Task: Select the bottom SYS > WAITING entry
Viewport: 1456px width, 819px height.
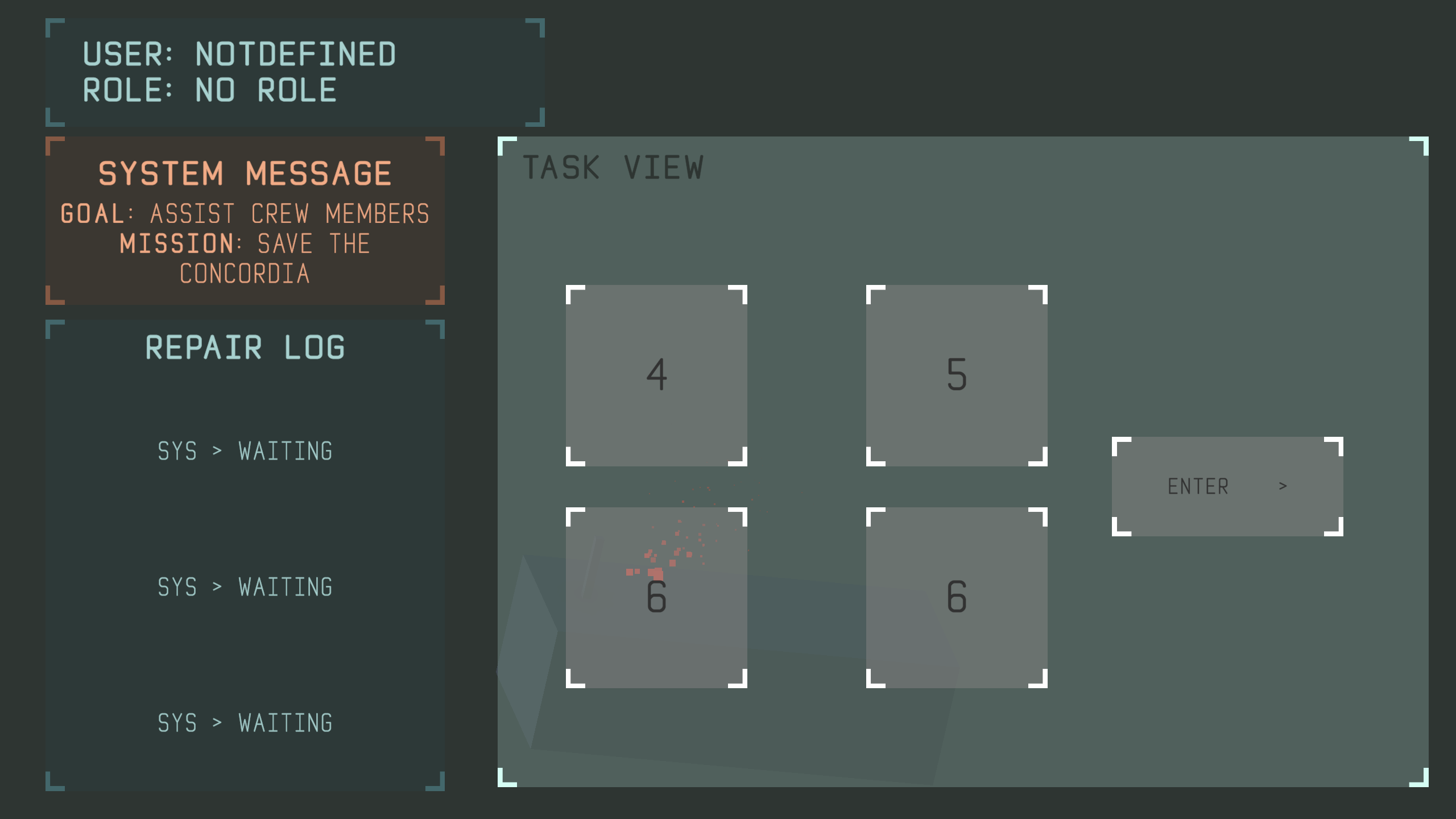Action: pyautogui.click(x=245, y=723)
